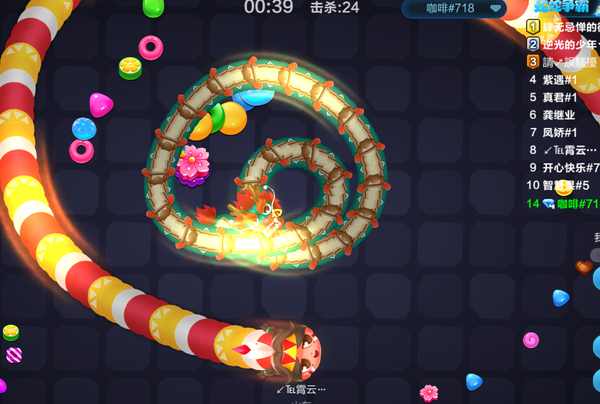Open the 咖啡#718 player dropdown
The image size is (600, 404).
[x=456, y=9]
